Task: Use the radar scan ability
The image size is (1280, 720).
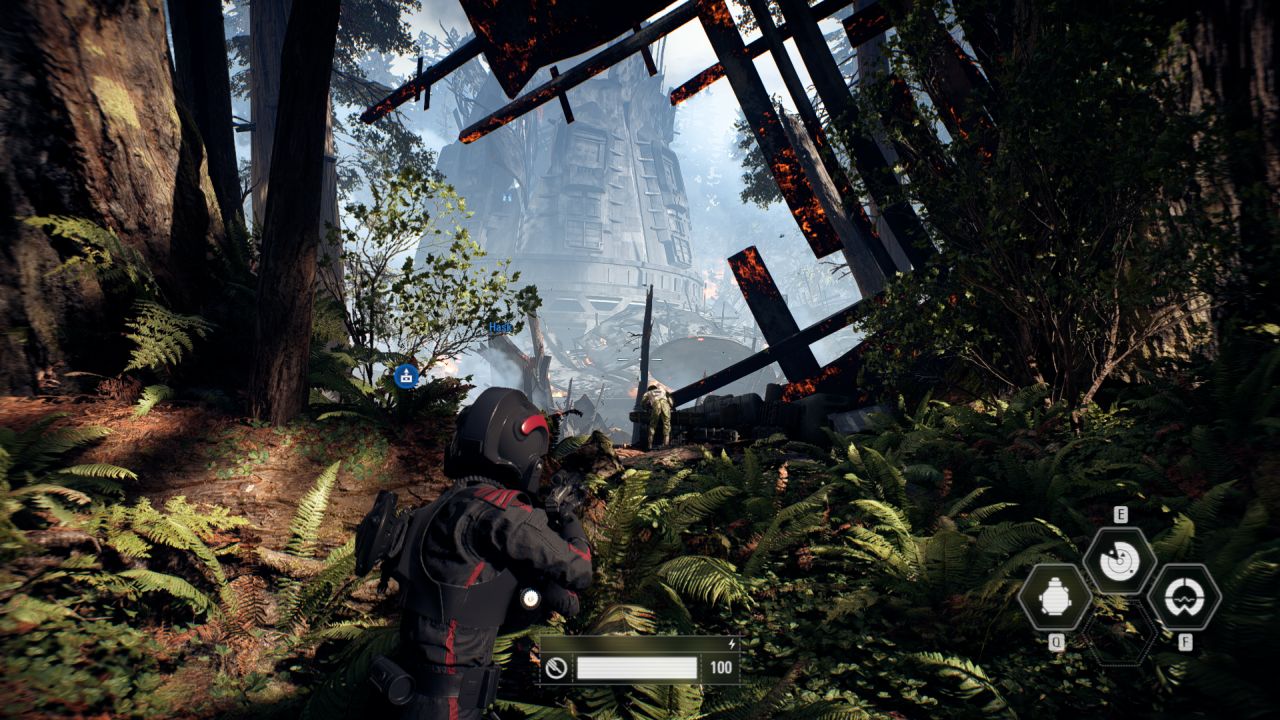Action: [1120, 560]
